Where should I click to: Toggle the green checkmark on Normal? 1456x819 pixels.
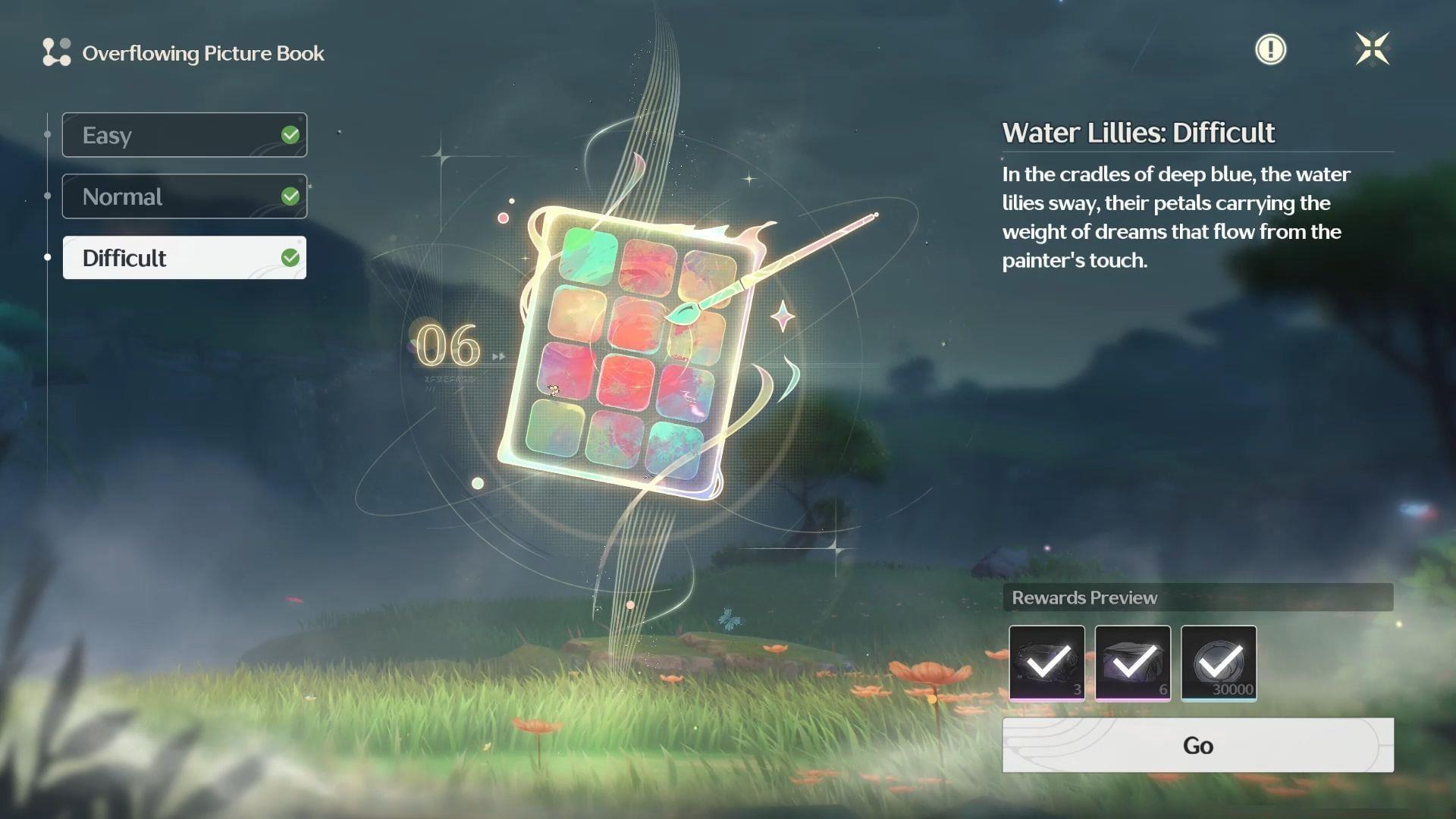pyautogui.click(x=290, y=196)
